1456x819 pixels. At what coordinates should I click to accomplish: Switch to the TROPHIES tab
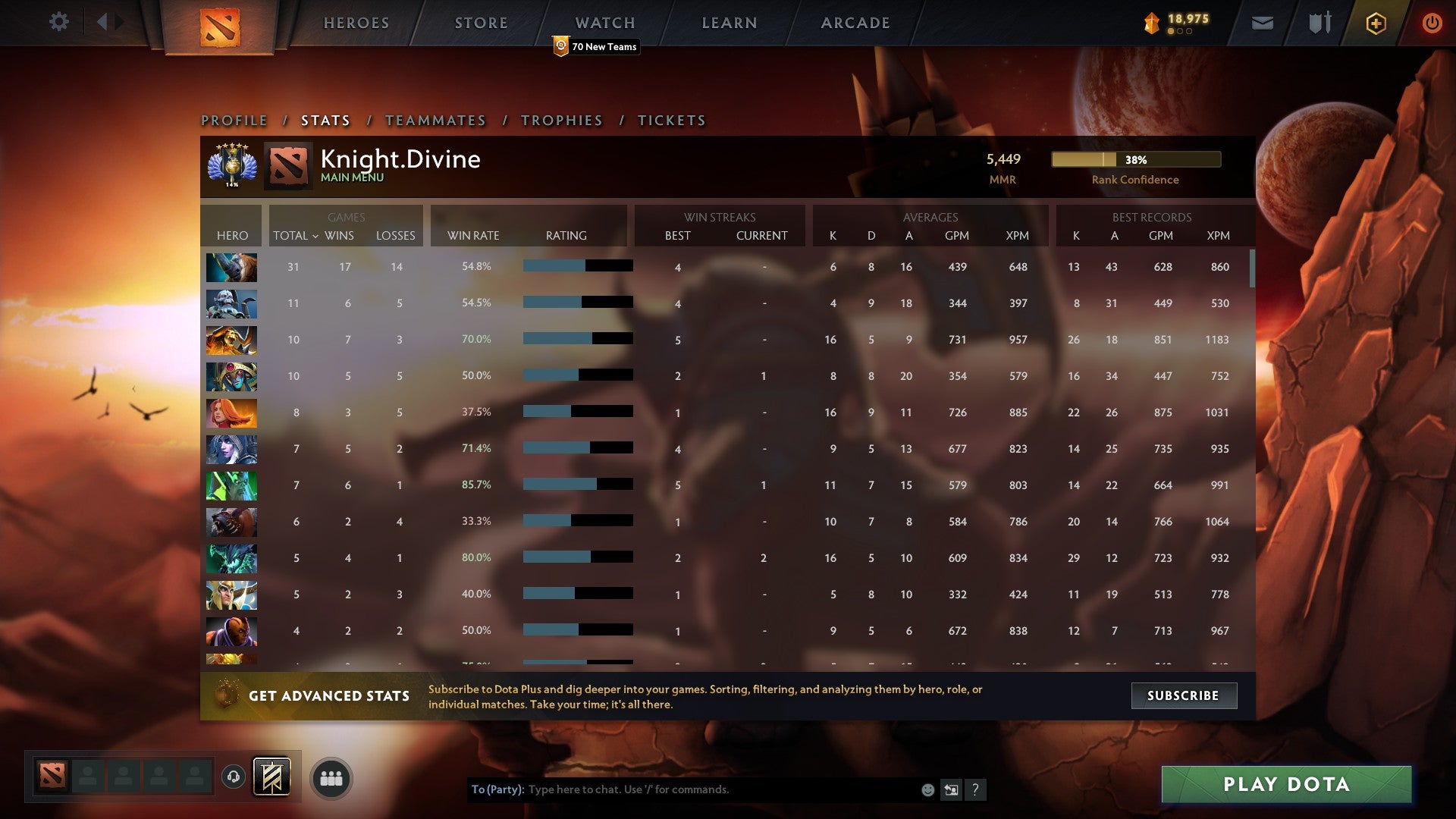pyautogui.click(x=561, y=120)
